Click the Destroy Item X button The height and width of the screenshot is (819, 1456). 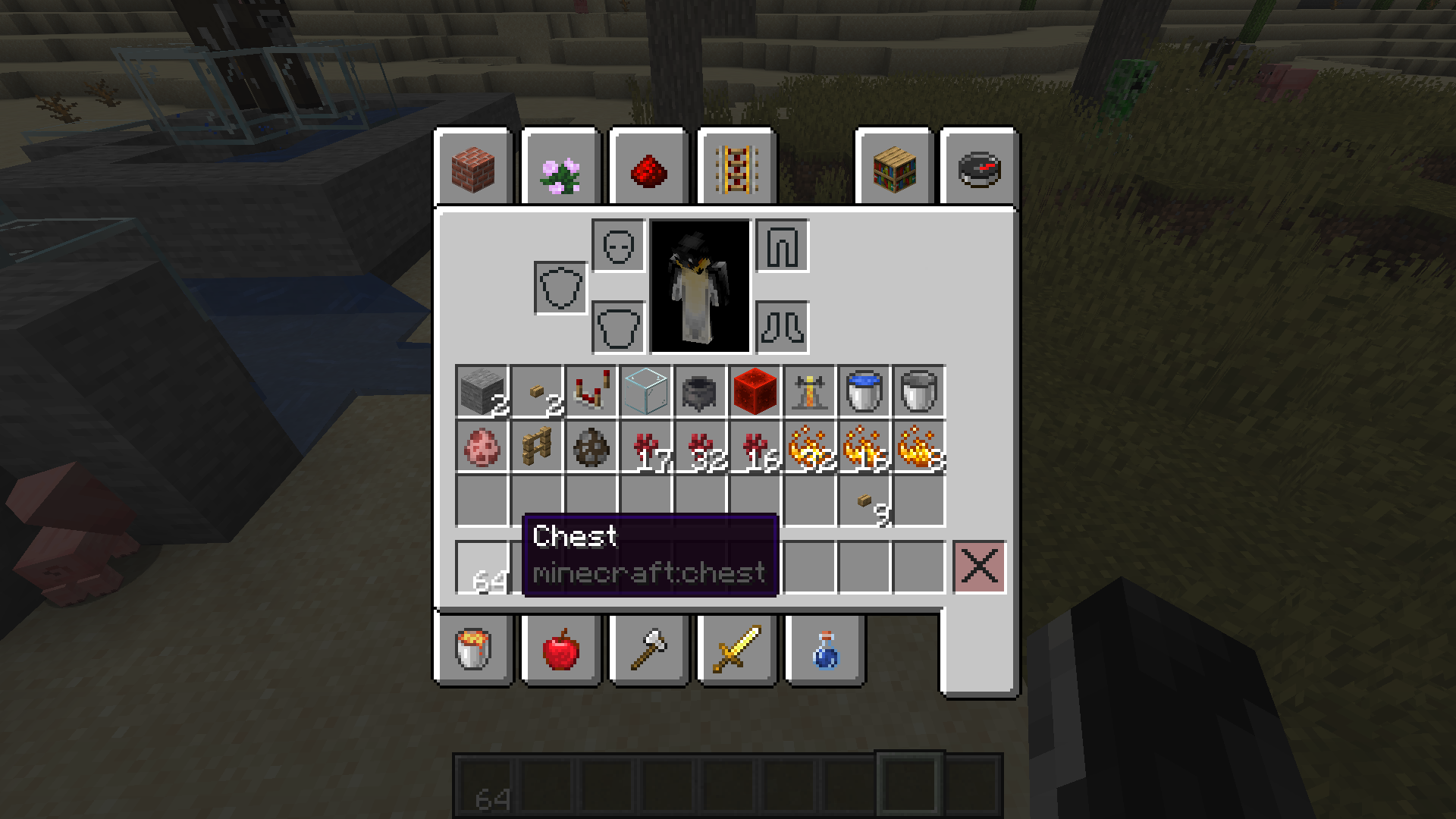[979, 566]
